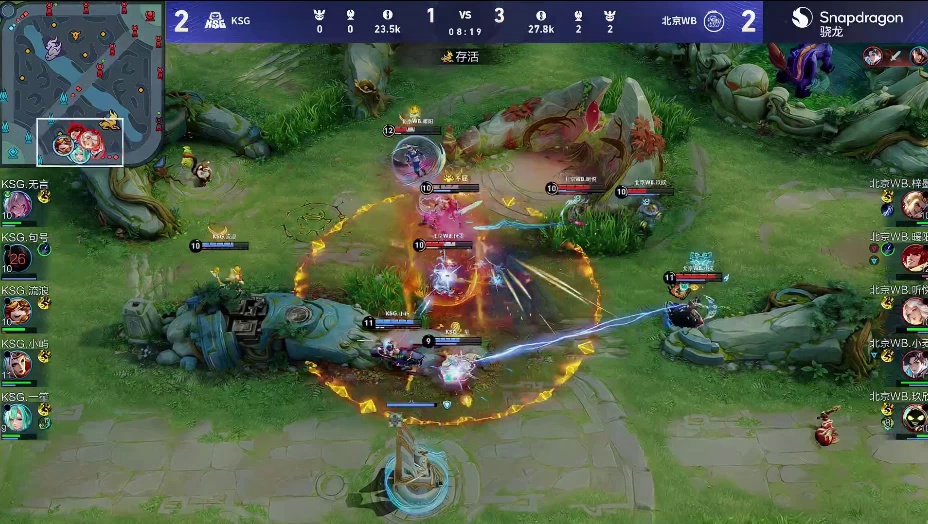
Task: Select 北京WB.梓墨's hero portrait
Action: (x=913, y=205)
